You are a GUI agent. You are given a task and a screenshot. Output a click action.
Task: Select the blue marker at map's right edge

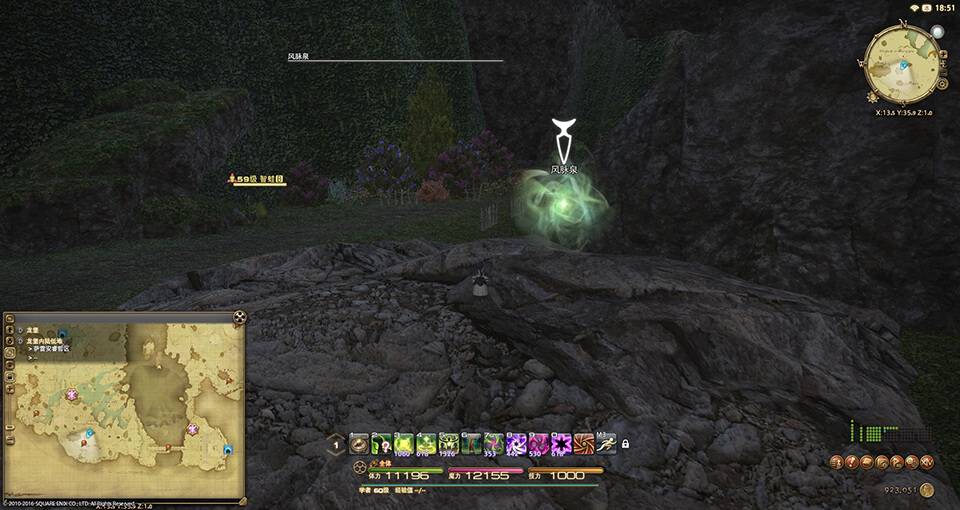[x=228, y=450]
